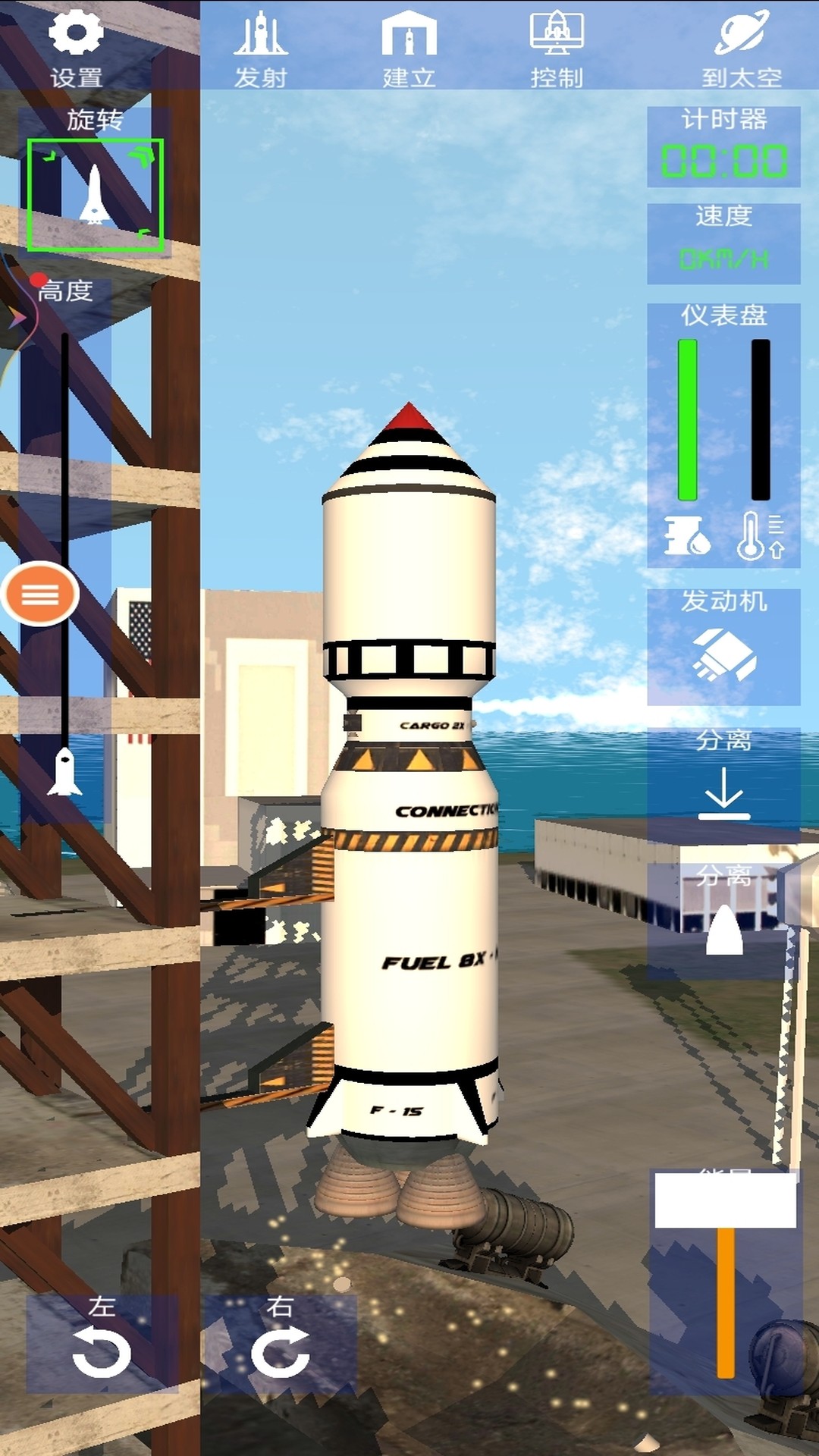
Task: Activate 分离 stage separation with down arrow
Action: [723, 784]
